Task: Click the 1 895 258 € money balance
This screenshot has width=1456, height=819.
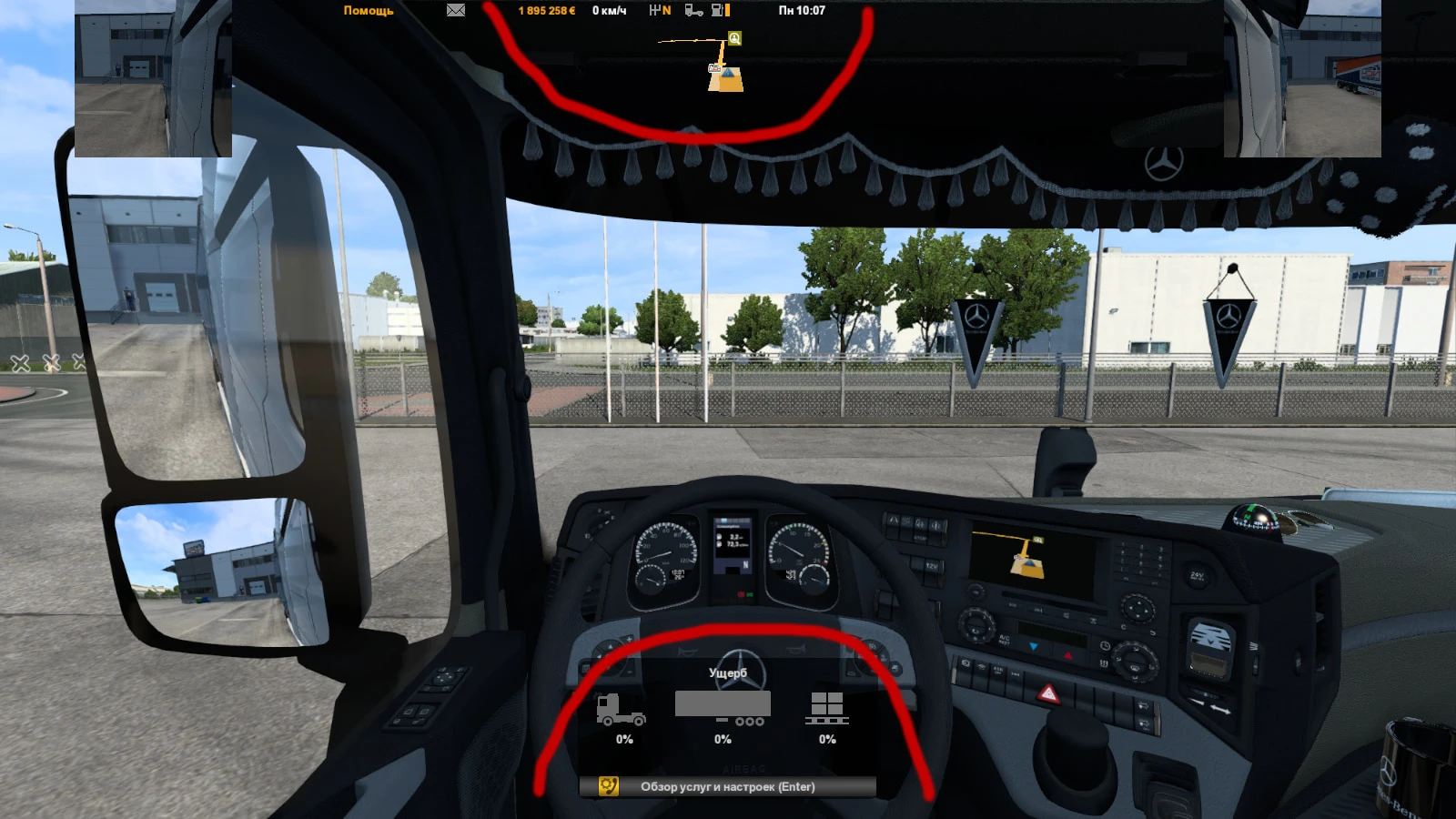Action: 546,11
